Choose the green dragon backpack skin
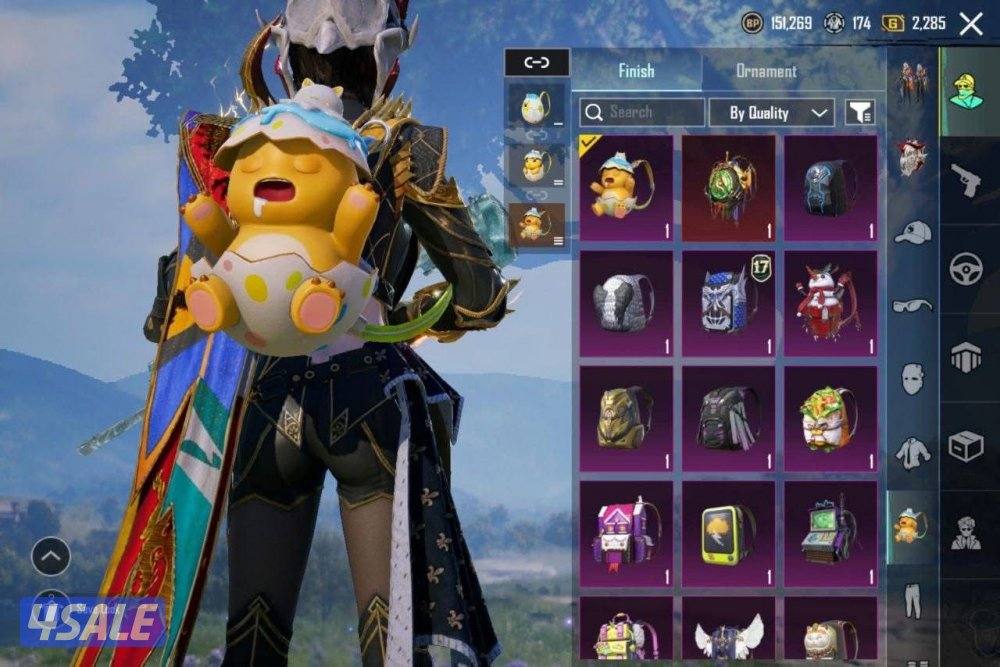Viewport: 1000px width, 667px height. pyautogui.click(x=728, y=188)
